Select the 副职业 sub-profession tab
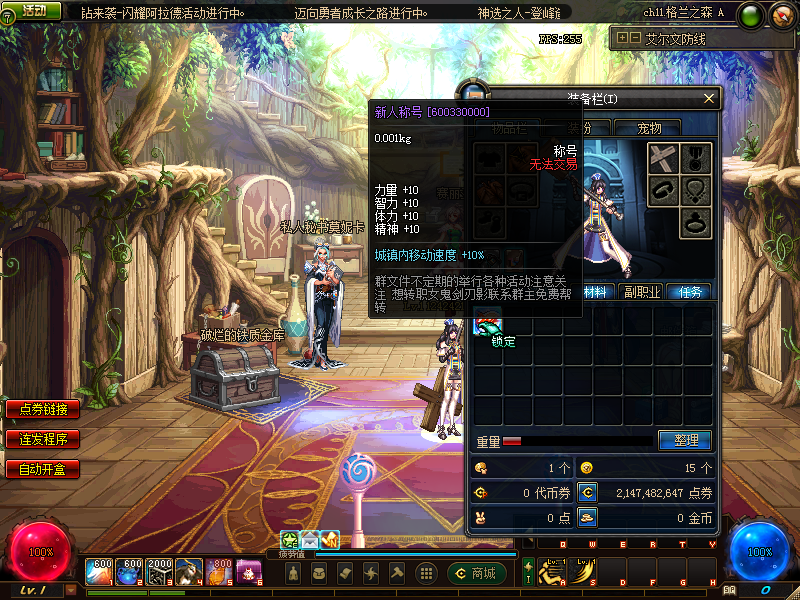This screenshot has width=800, height=600. pyautogui.click(x=641, y=292)
